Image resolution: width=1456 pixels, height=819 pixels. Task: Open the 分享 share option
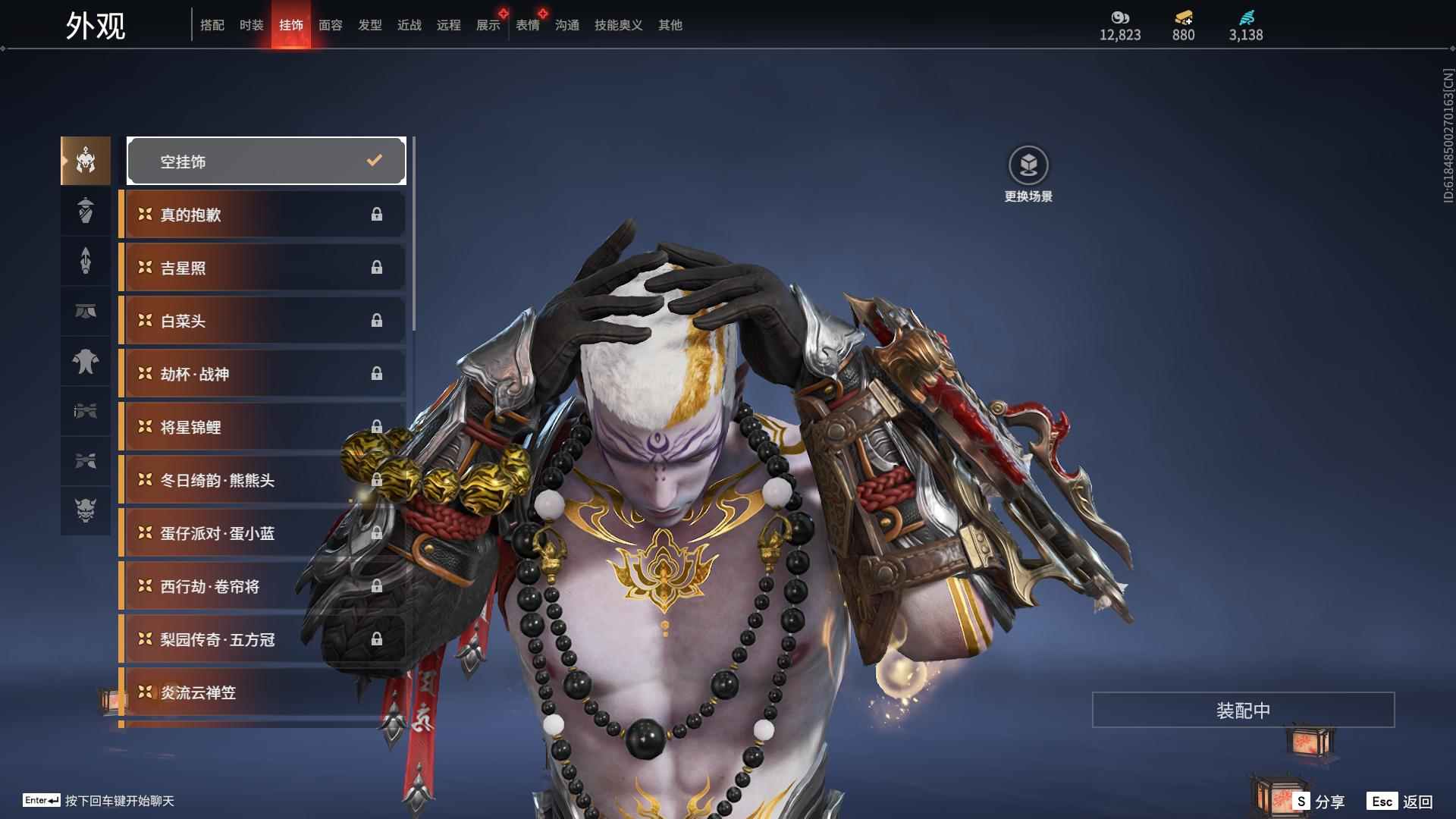pyautogui.click(x=1319, y=801)
